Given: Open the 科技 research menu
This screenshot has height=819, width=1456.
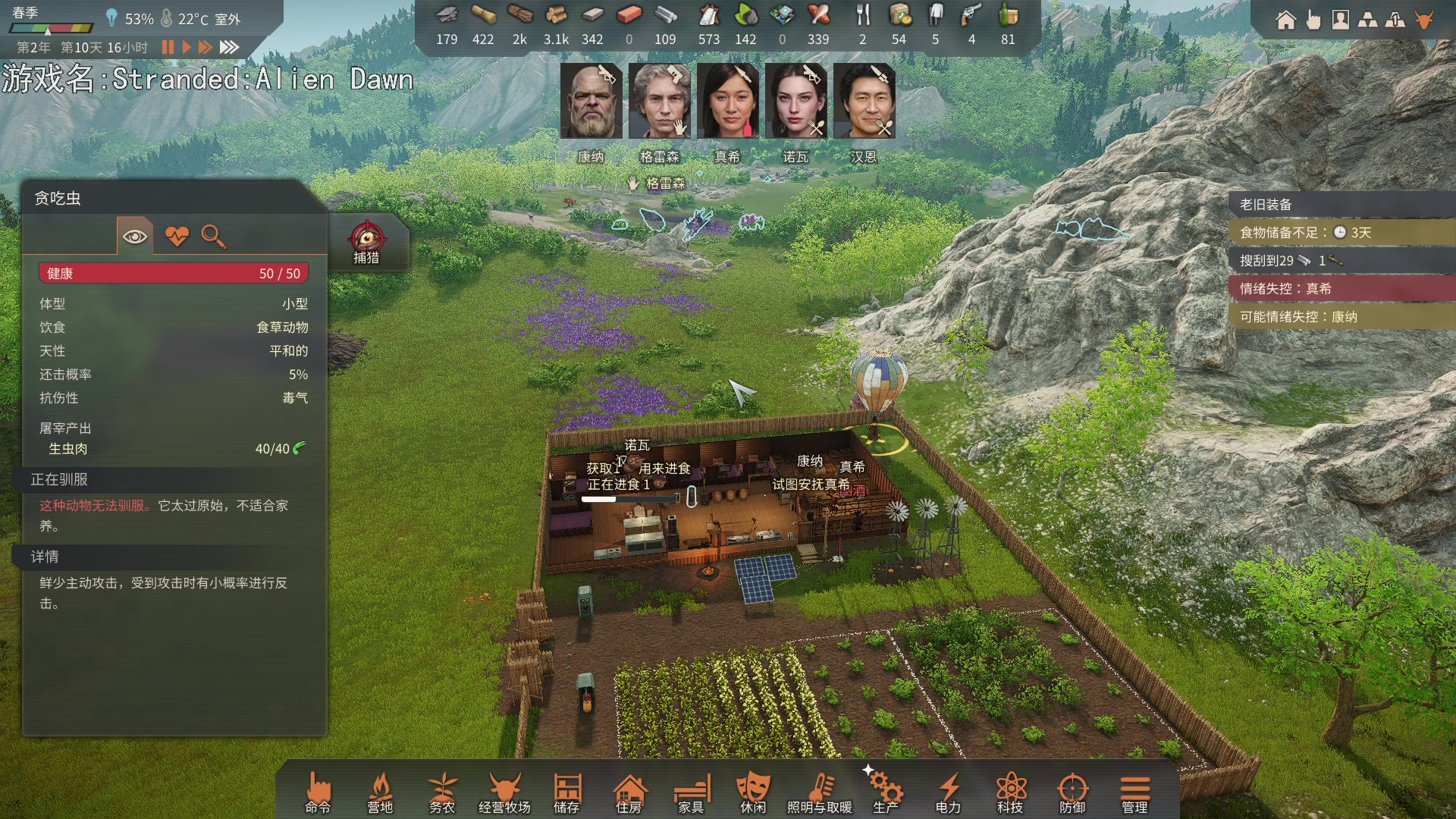Looking at the screenshot, I should pyautogui.click(x=1010, y=793).
